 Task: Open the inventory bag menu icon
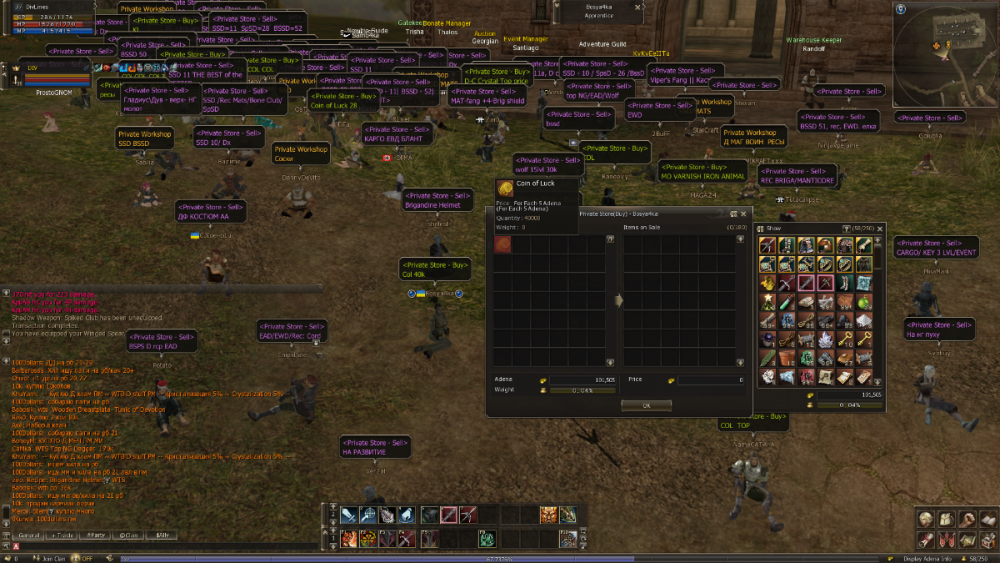click(946, 518)
